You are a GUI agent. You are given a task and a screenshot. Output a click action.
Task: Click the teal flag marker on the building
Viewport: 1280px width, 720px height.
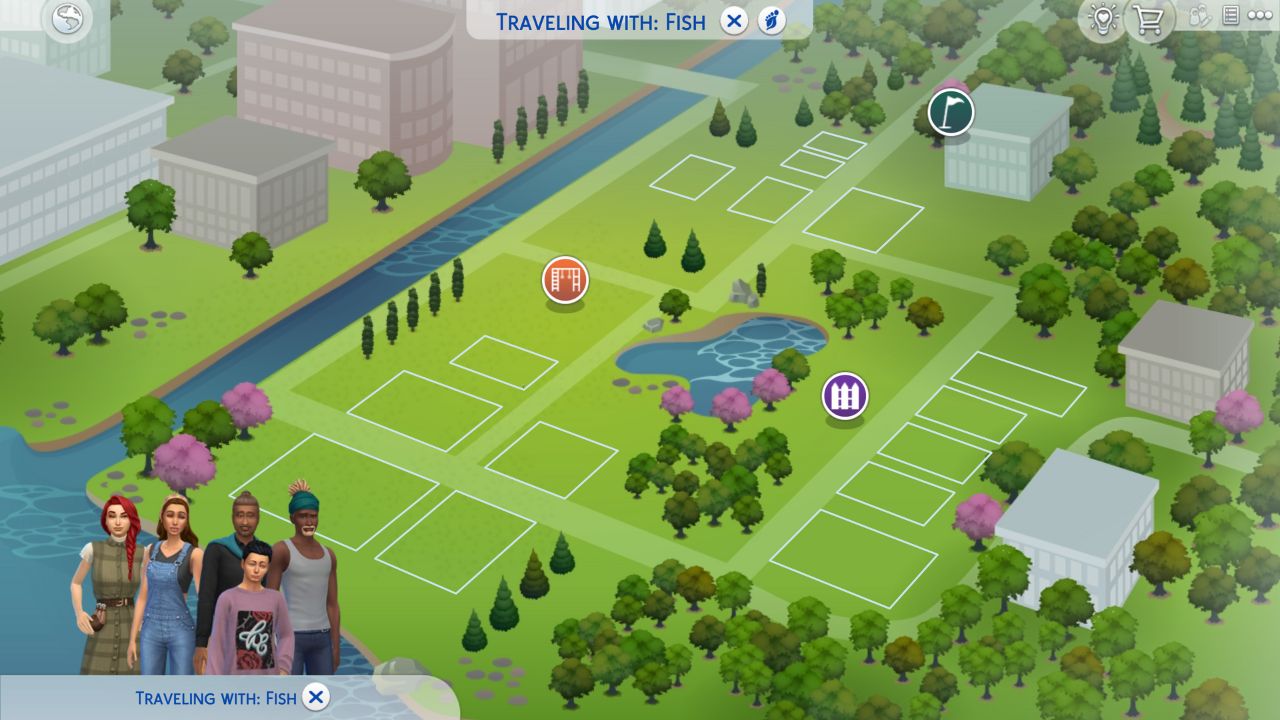[950, 113]
